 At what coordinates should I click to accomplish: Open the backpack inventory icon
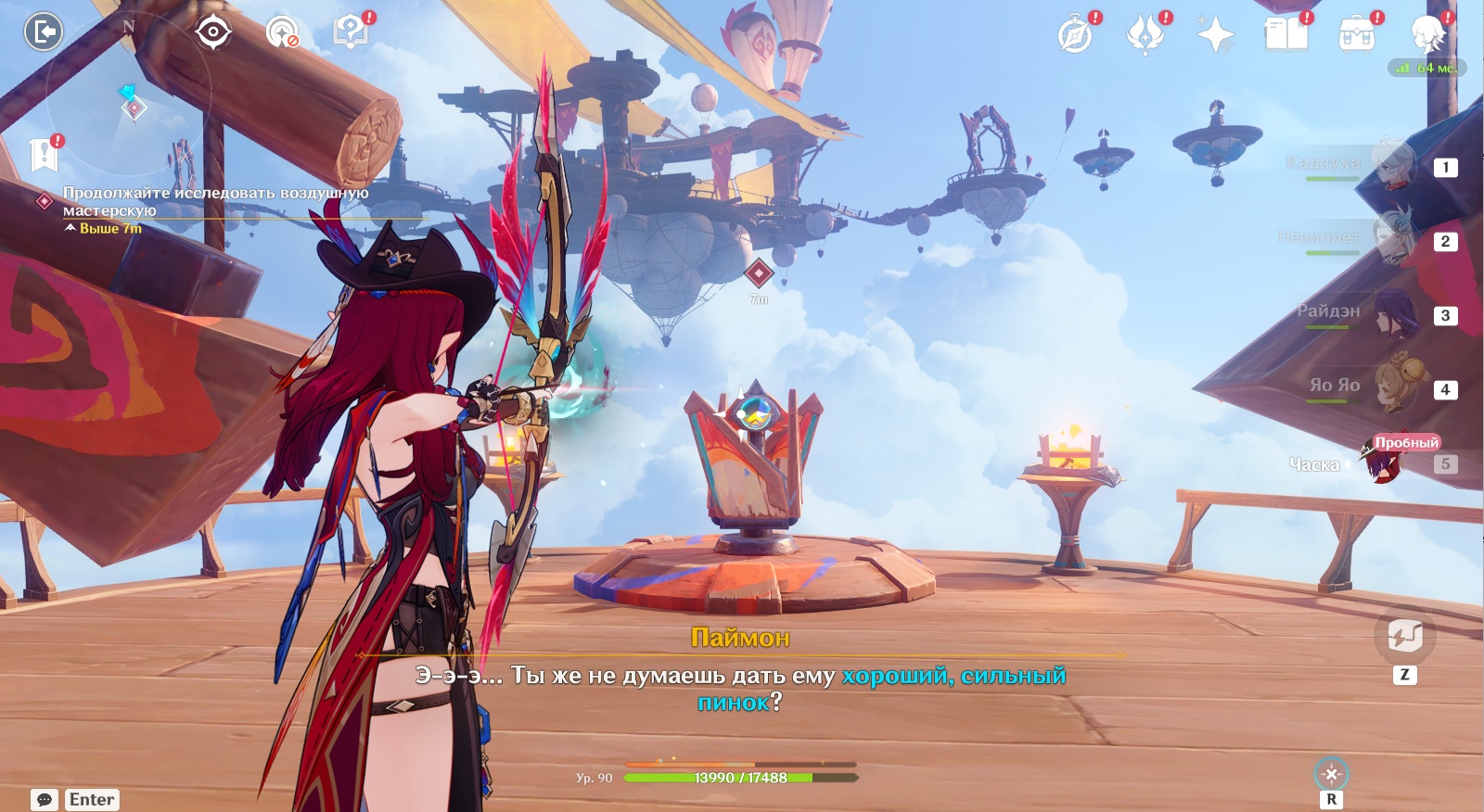1356,35
